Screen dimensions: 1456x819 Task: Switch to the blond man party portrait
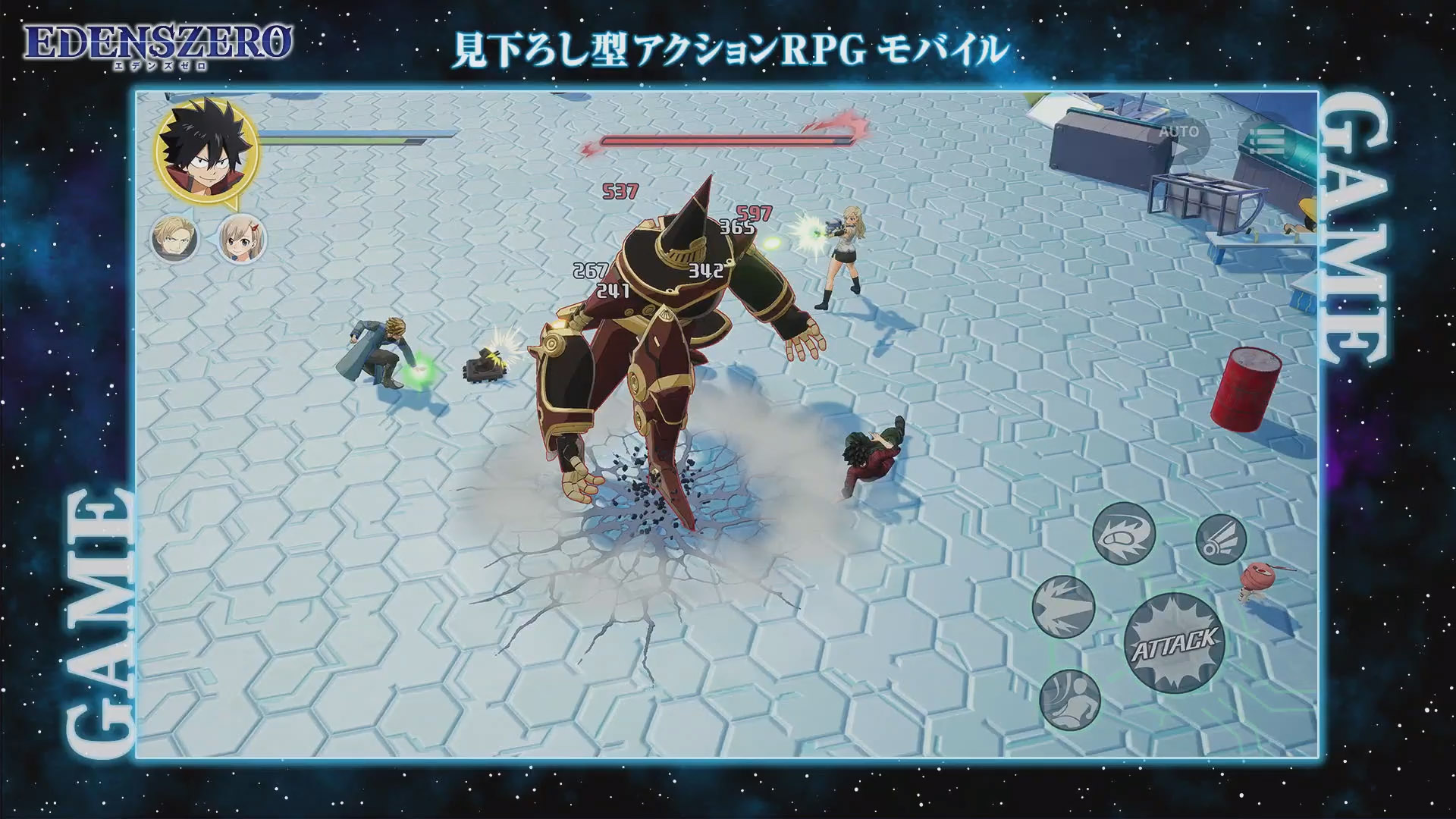[x=174, y=238]
